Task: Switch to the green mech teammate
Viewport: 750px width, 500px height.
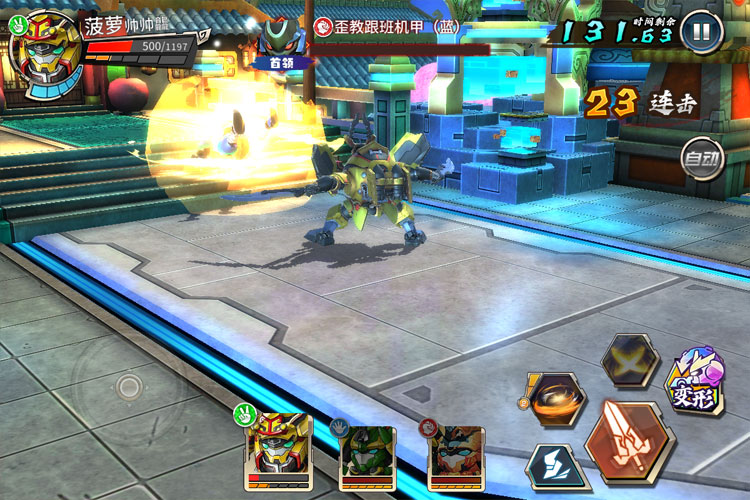Action: [367, 455]
